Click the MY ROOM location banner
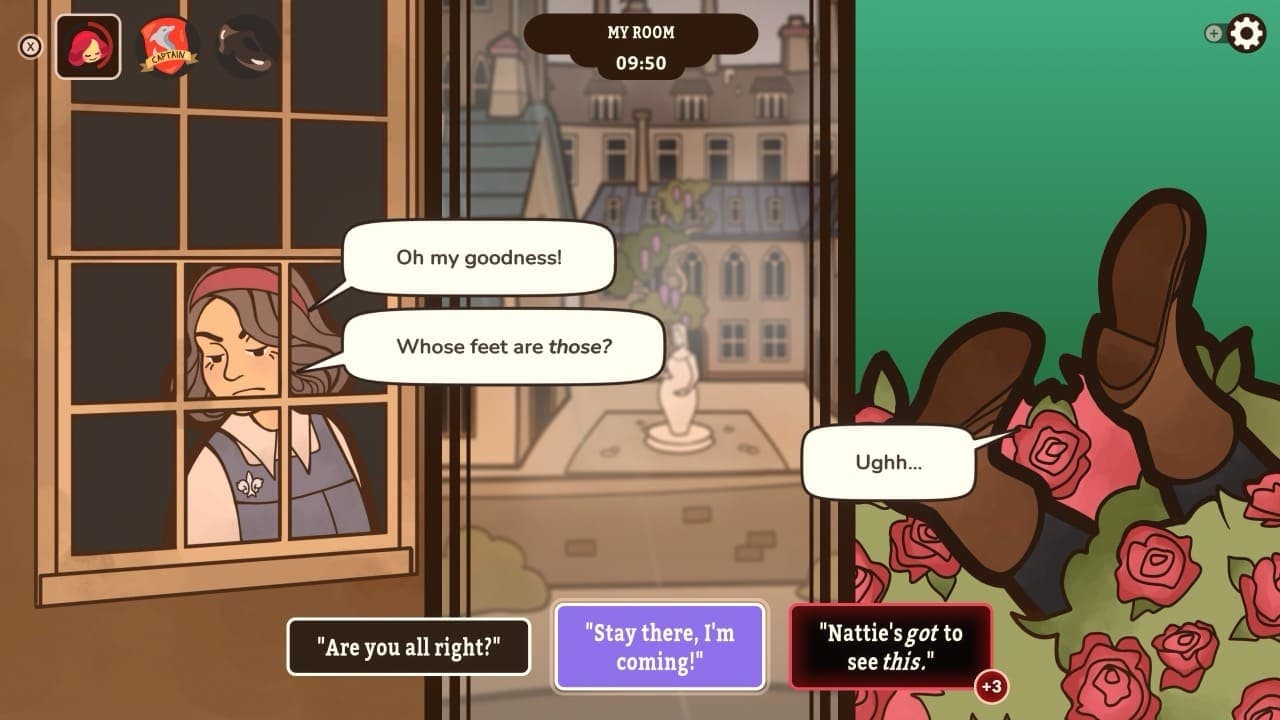This screenshot has height=720, width=1280. pos(639,32)
